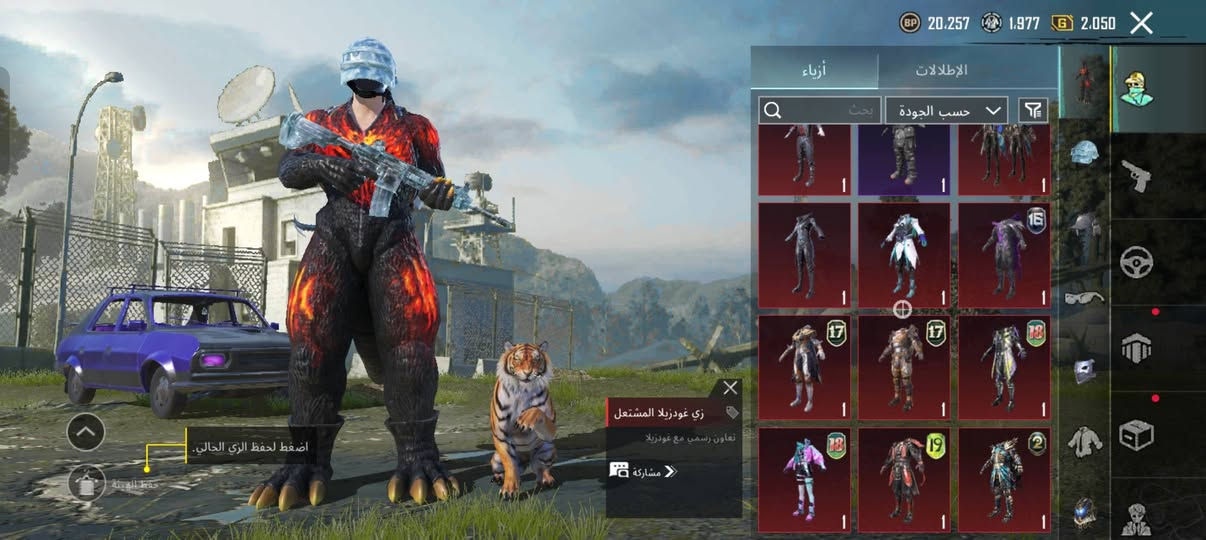Image resolution: width=1206 pixels, height=540 pixels.
Task: Close the inventory screen with the top X
Action: point(1141,23)
